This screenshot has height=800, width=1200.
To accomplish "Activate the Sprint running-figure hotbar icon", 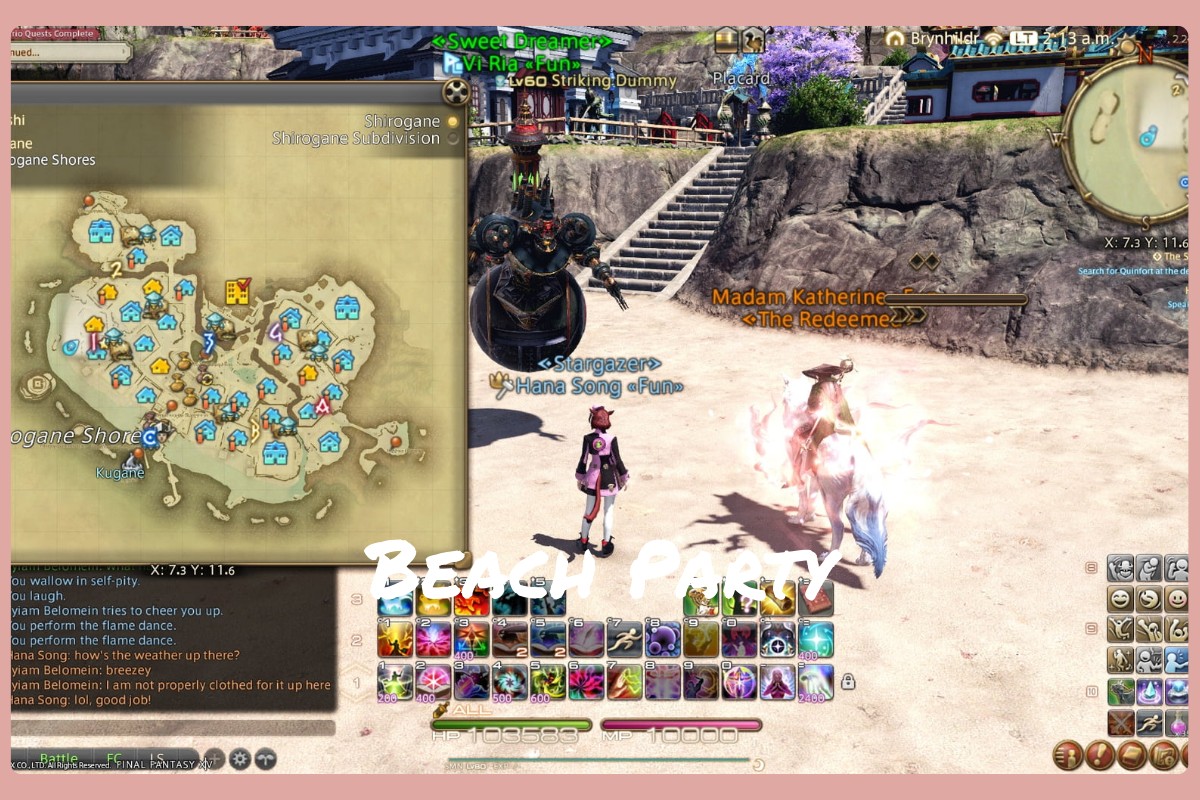I will 624,638.
